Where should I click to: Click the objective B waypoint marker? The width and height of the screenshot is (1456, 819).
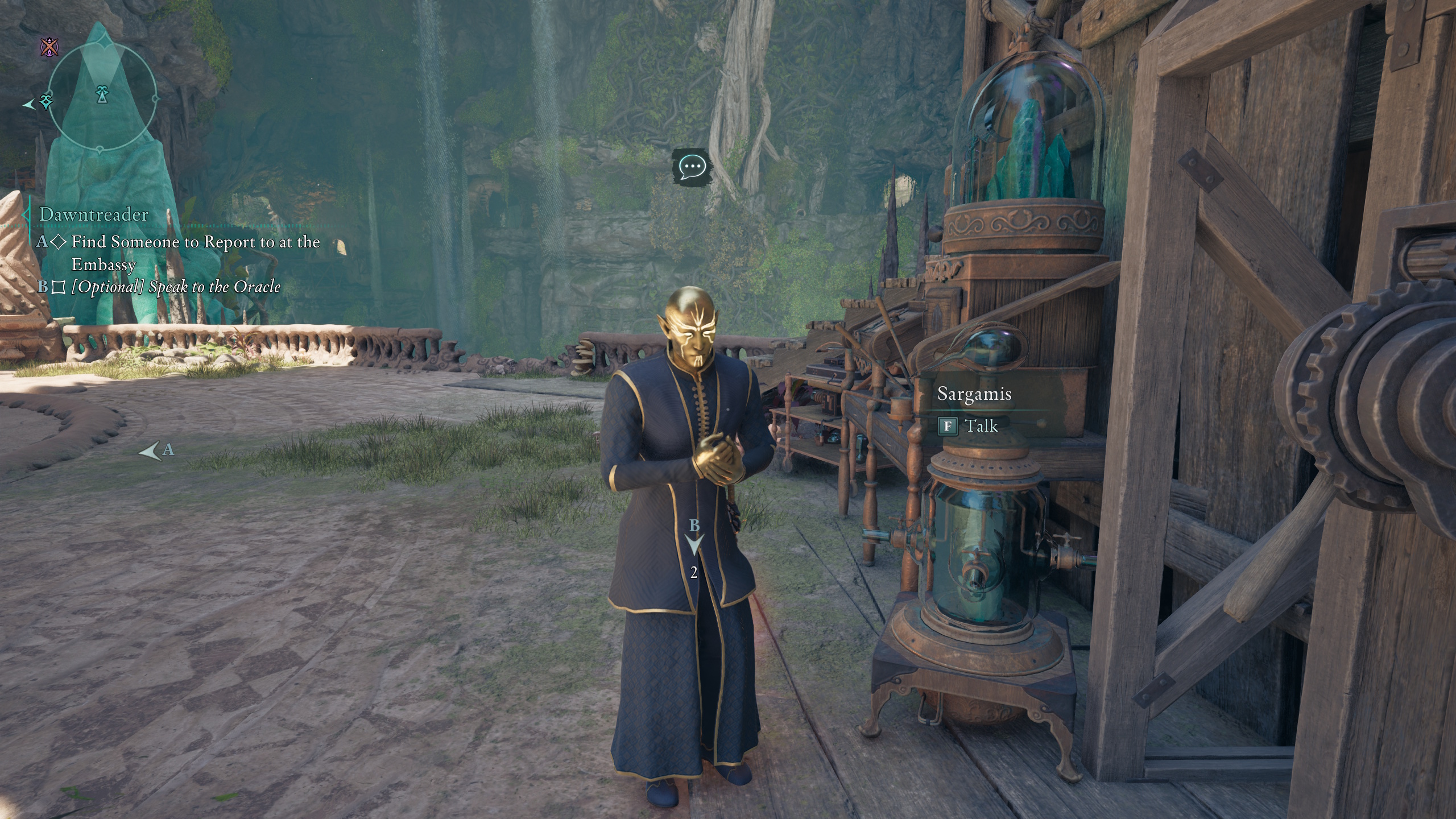tap(694, 544)
